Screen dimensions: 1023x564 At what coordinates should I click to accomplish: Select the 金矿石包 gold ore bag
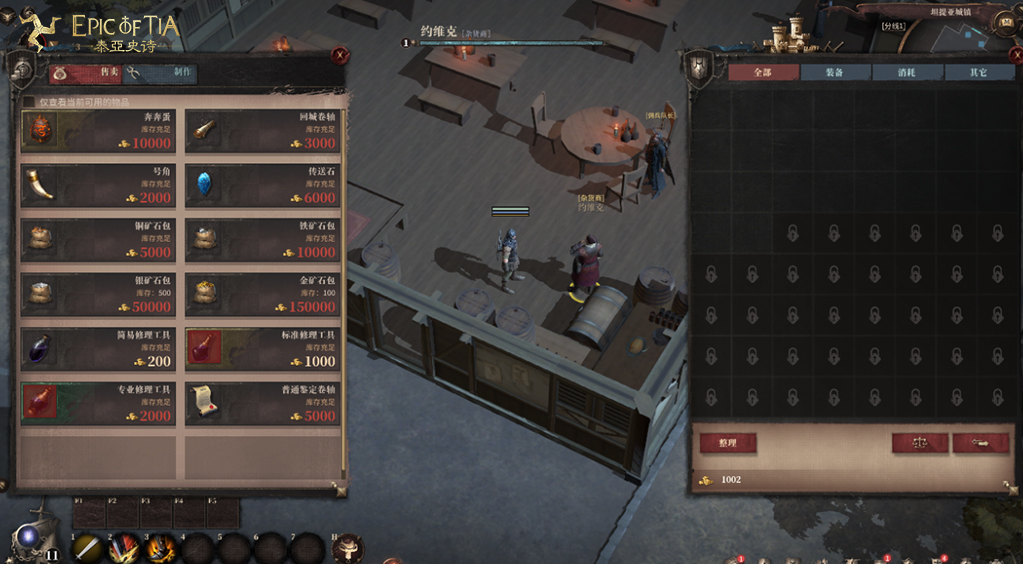point(262,294)
